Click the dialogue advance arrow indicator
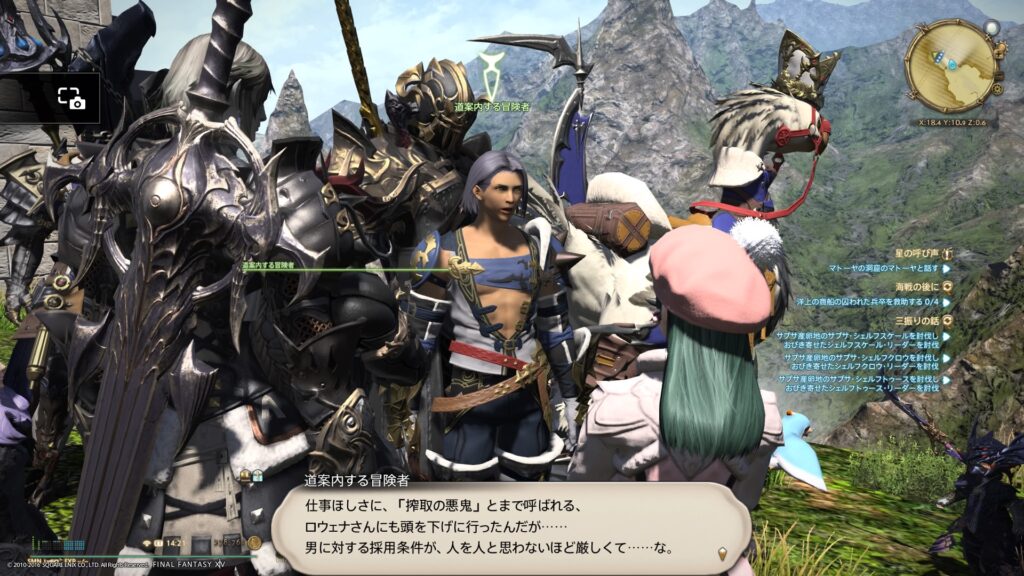The image size is (1024, 576). point(721,552)
